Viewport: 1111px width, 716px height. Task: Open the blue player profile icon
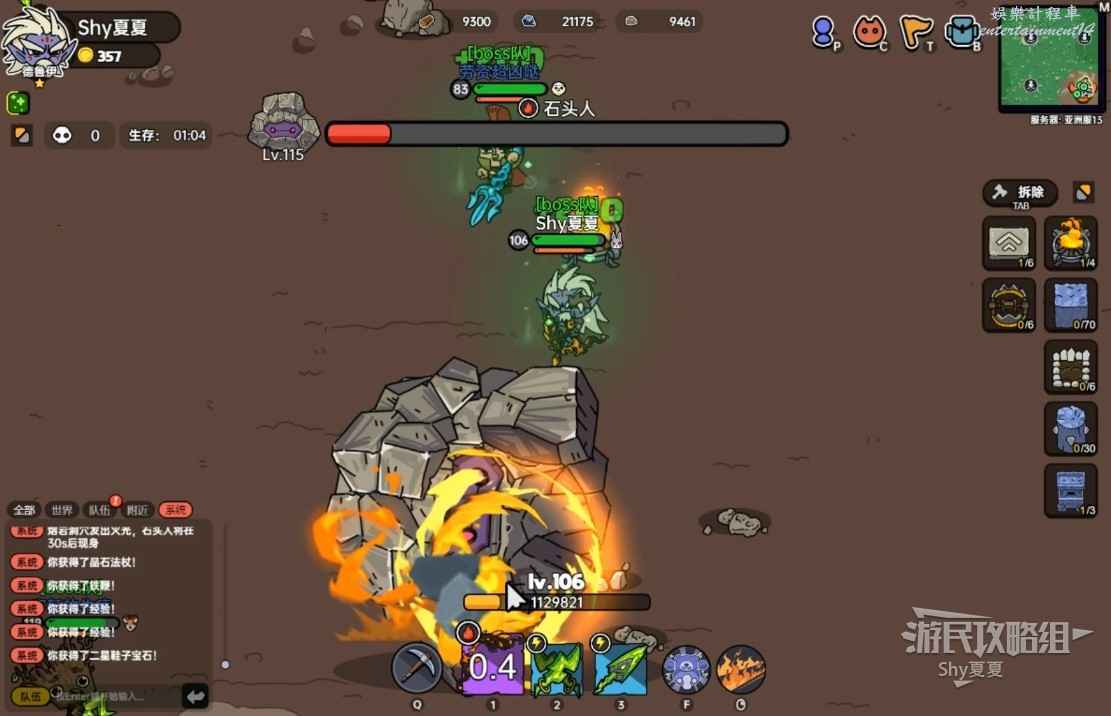[824, 32]
